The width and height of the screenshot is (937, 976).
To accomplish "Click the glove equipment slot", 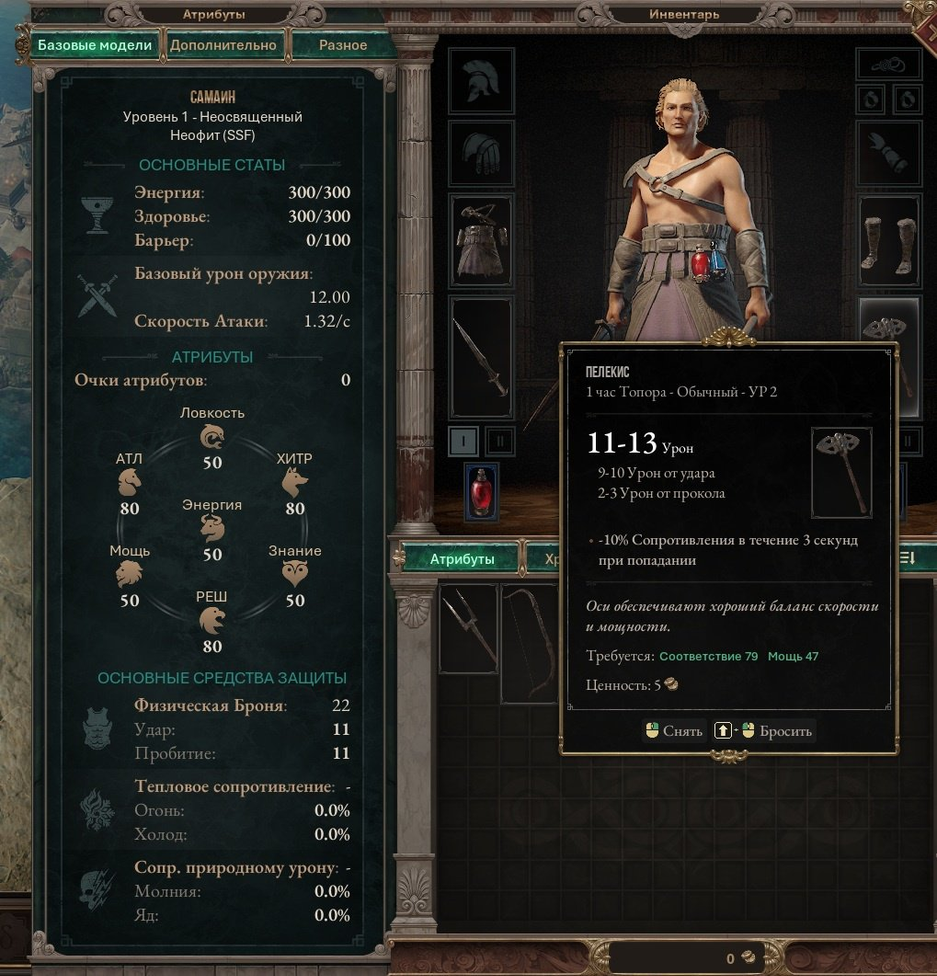I will (889, 153).
